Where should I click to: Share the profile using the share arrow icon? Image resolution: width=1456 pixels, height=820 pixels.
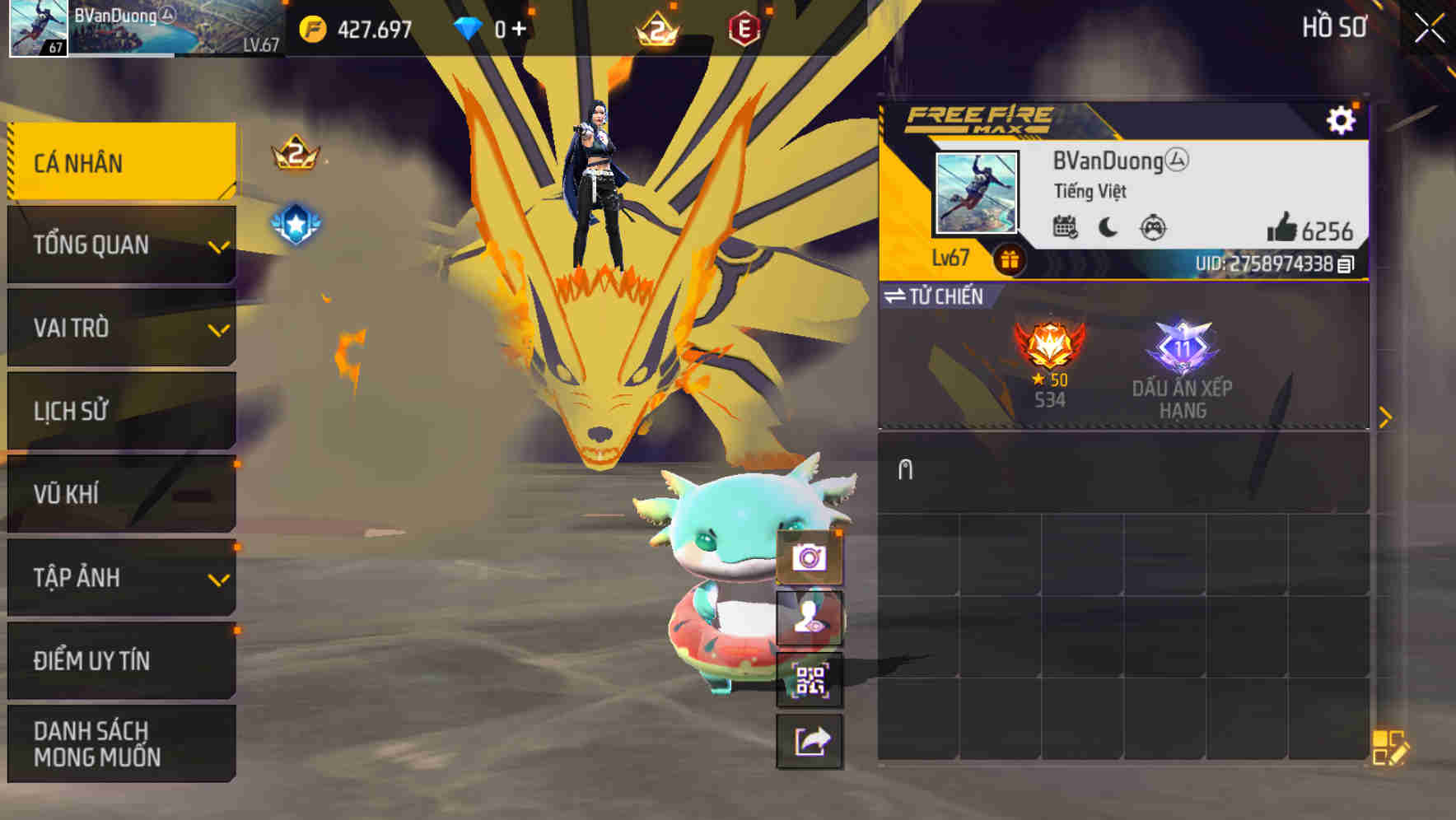(x=810, y=741)
